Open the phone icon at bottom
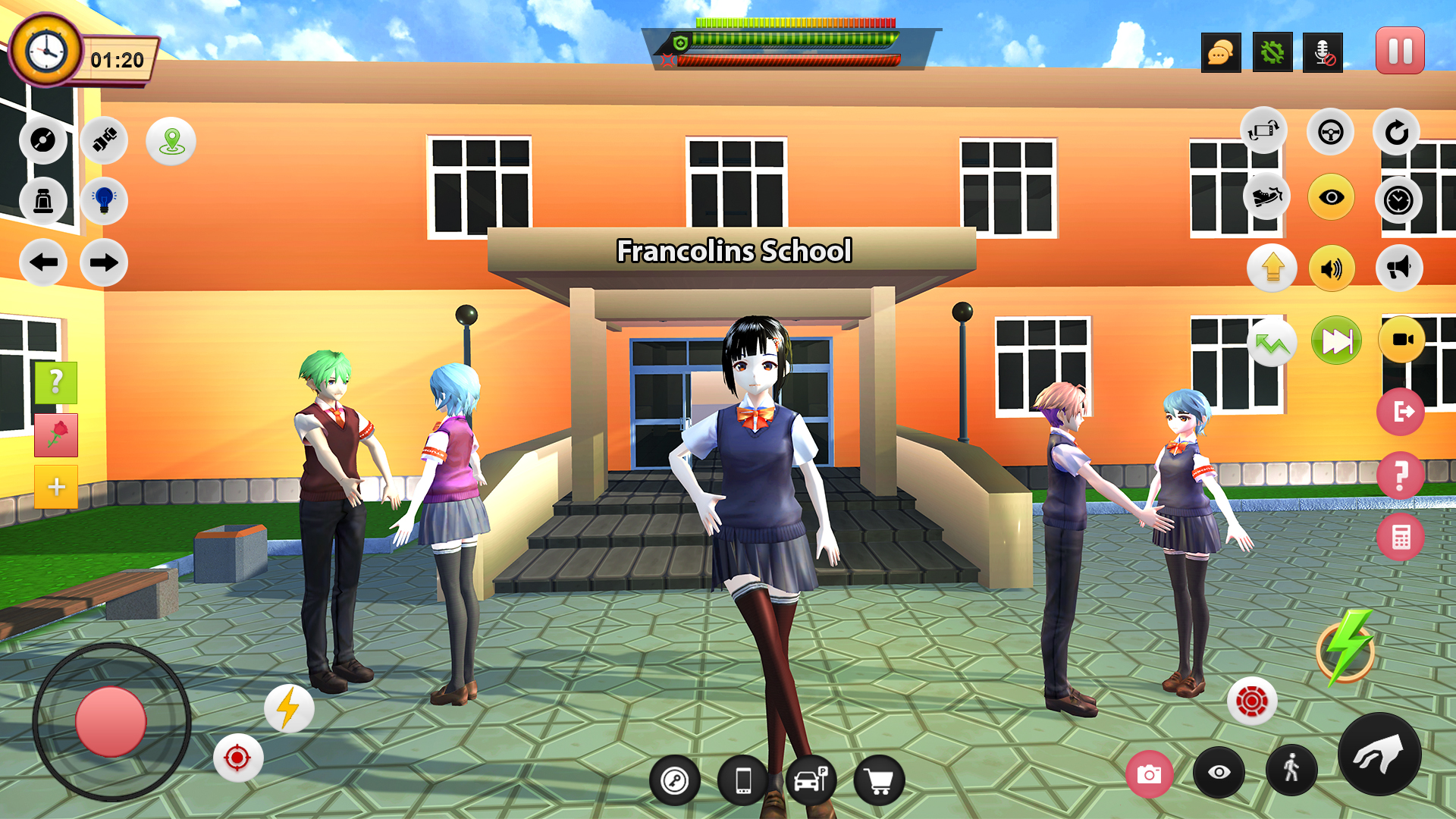 742,780
